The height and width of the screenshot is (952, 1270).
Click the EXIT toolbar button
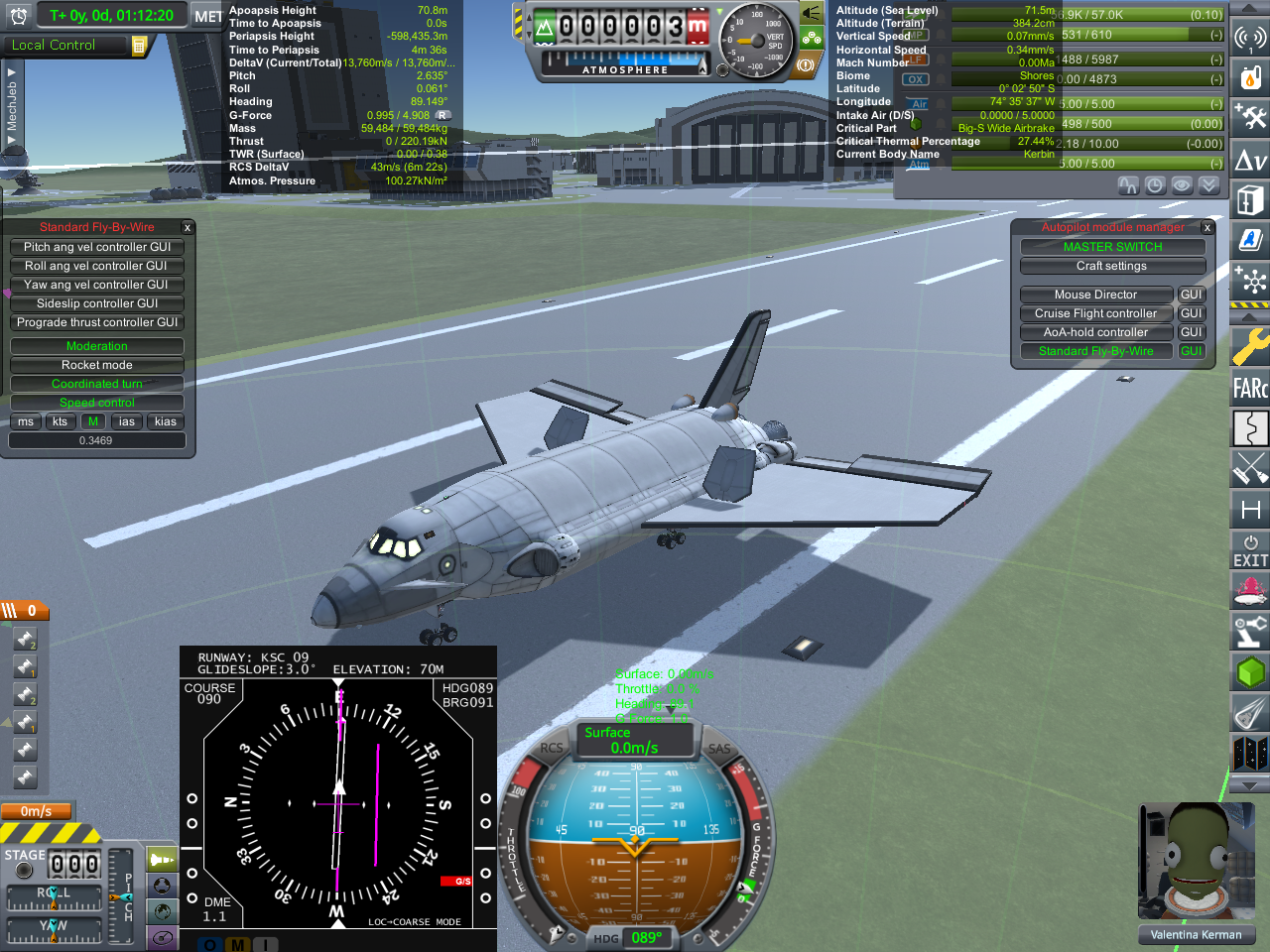coord(1250,551)
